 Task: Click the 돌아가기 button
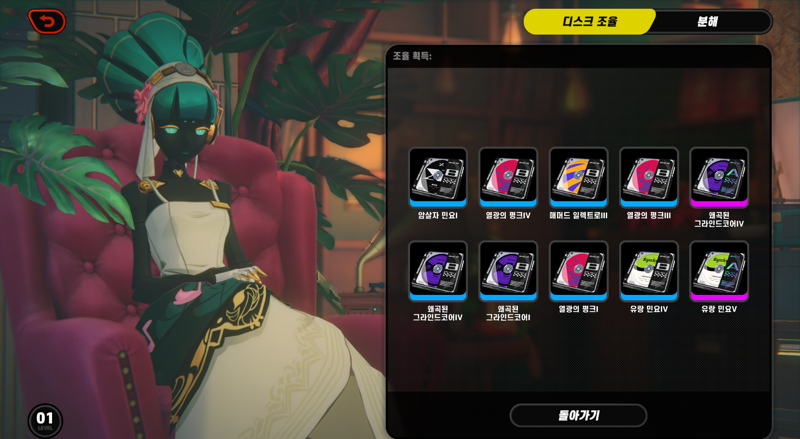(x=578, y=415)
